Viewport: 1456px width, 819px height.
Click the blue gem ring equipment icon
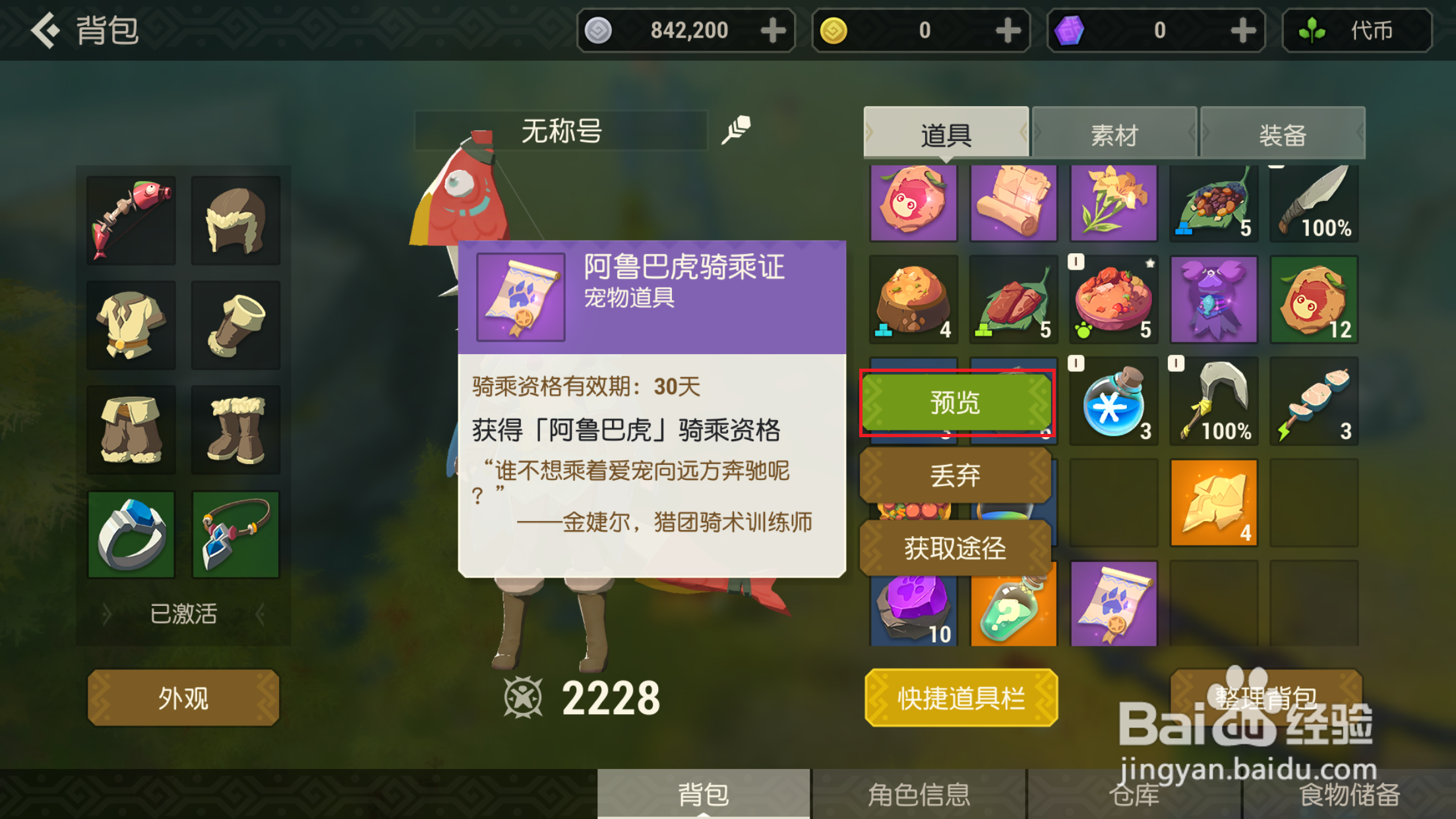pyautogui.click(x=130, y=534)
